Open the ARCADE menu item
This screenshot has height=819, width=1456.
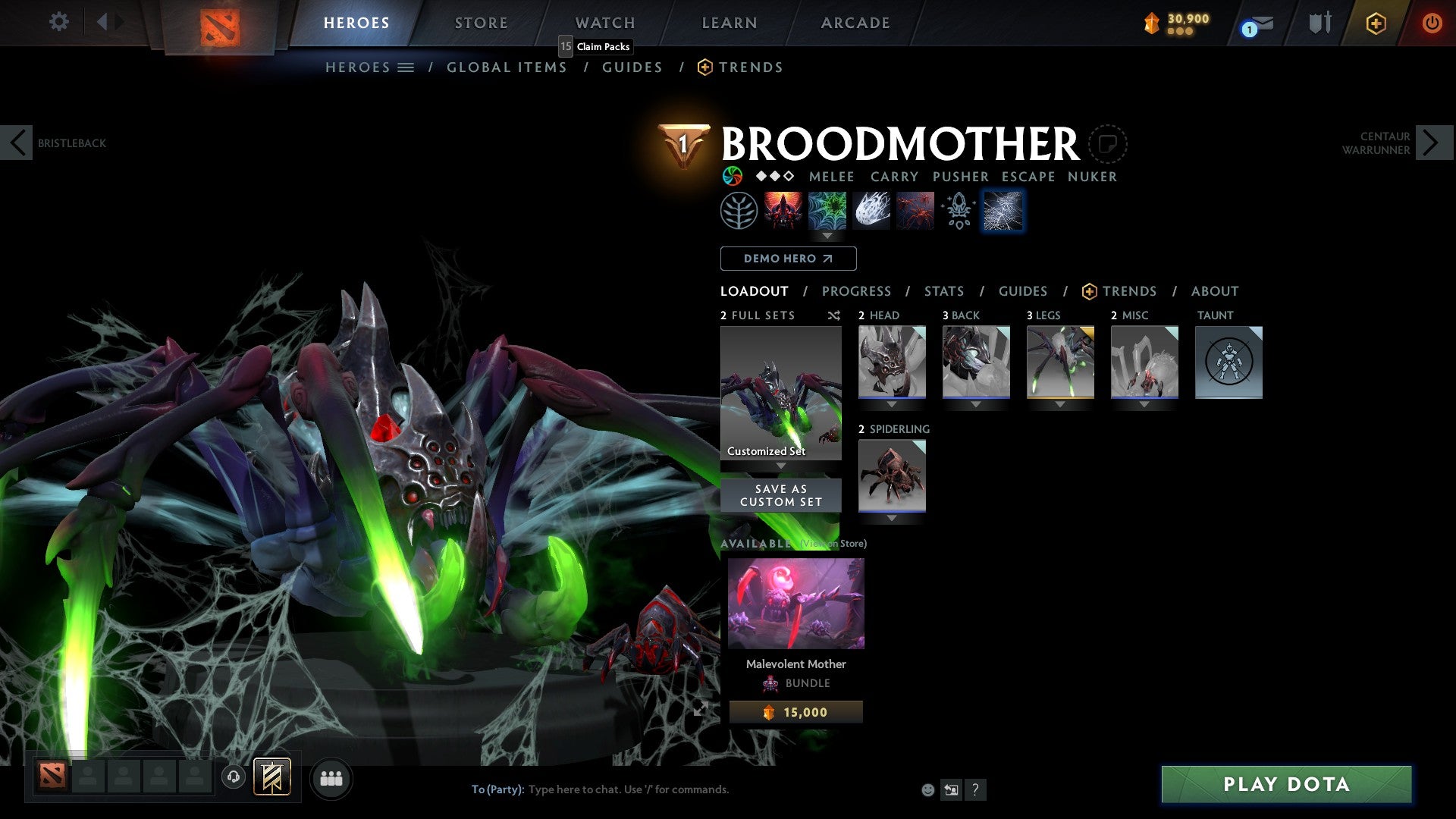coord(855,22)
